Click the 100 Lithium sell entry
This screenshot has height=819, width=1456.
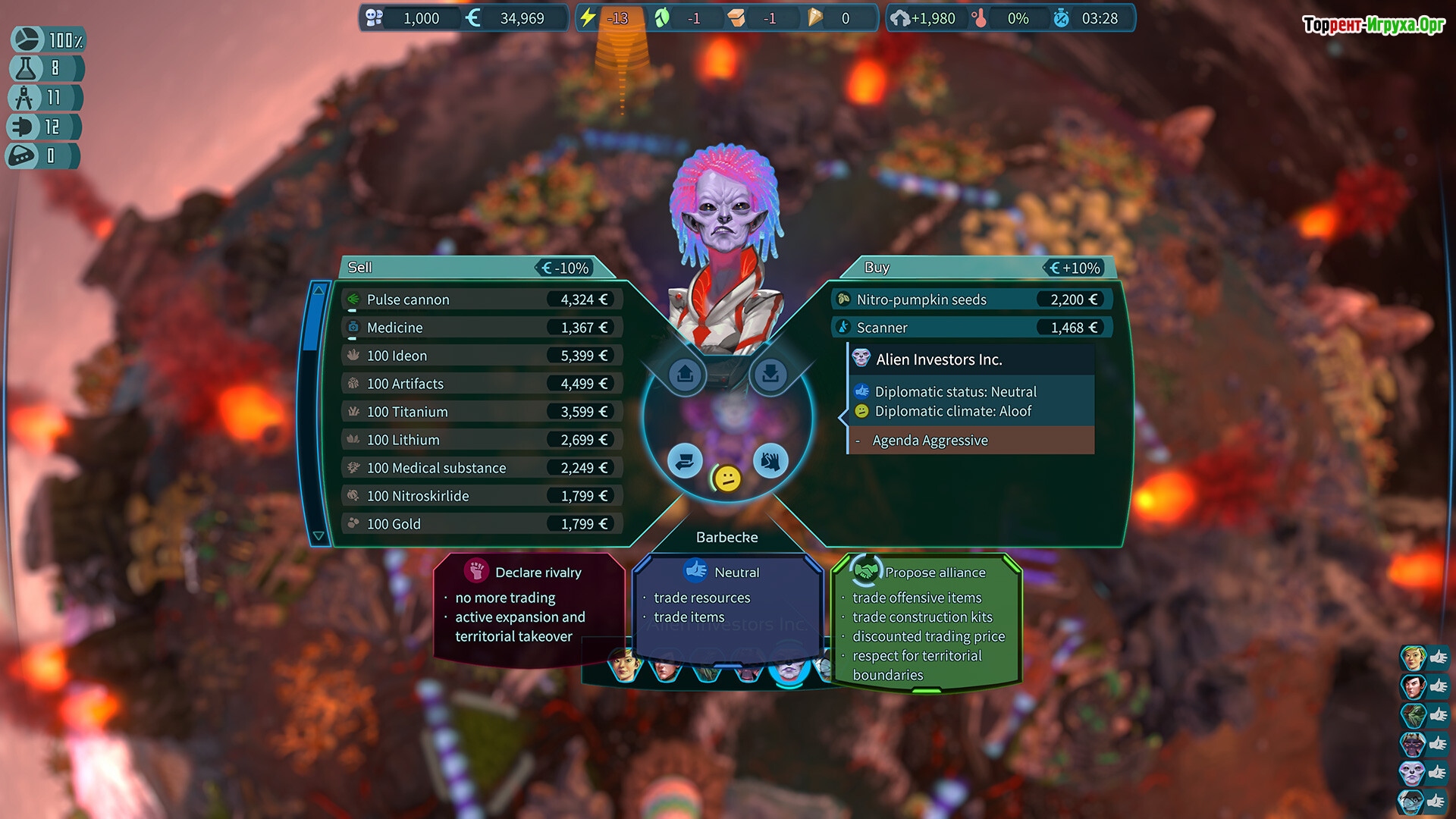click(x=482, y=440)
